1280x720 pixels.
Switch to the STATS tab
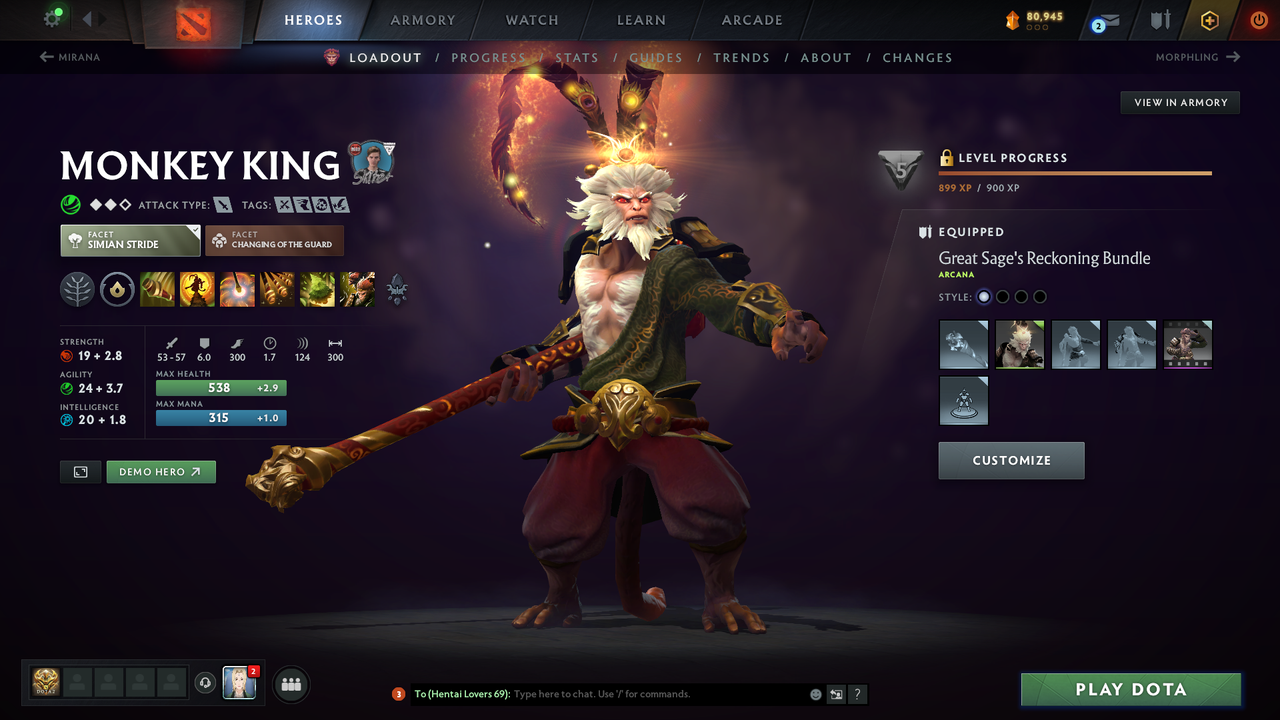[x=576, y=57]
